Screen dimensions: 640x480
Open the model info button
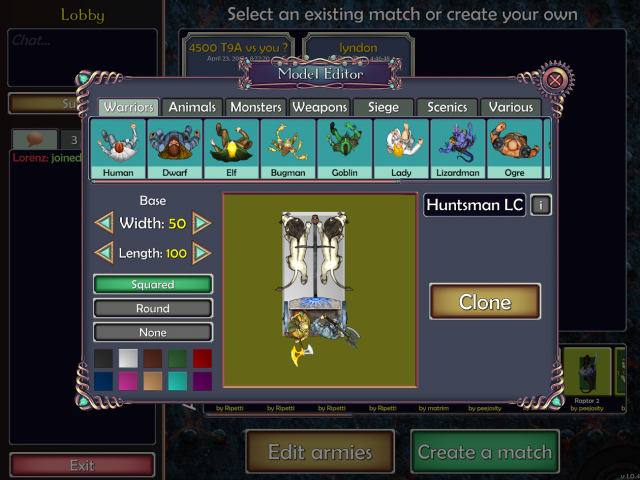541,205
